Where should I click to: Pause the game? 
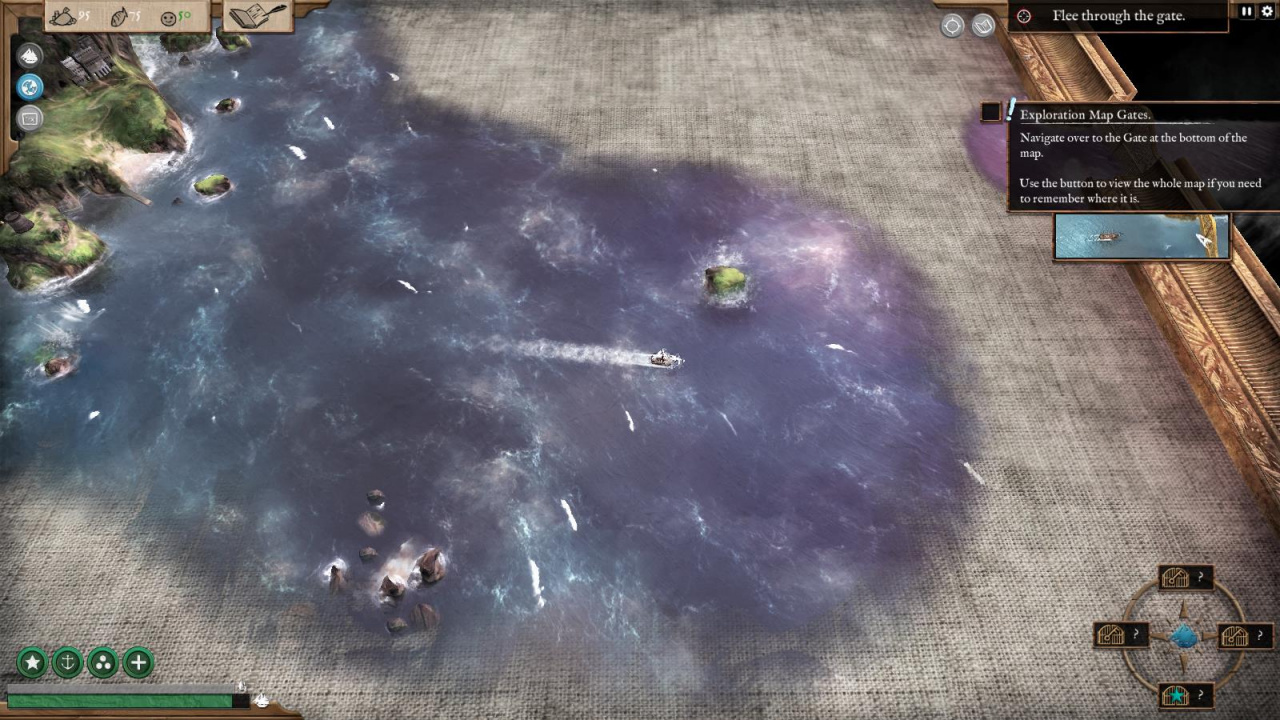pyautogui.click(x=1246, y=11)
